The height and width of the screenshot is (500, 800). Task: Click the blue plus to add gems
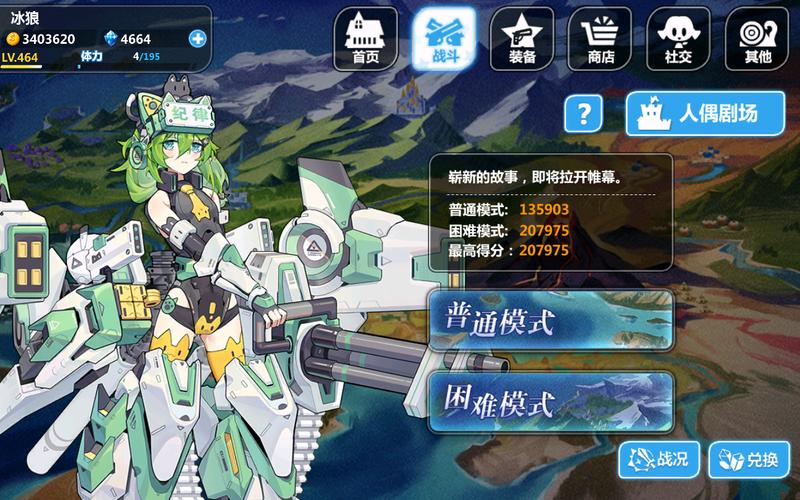click(197, 39)
